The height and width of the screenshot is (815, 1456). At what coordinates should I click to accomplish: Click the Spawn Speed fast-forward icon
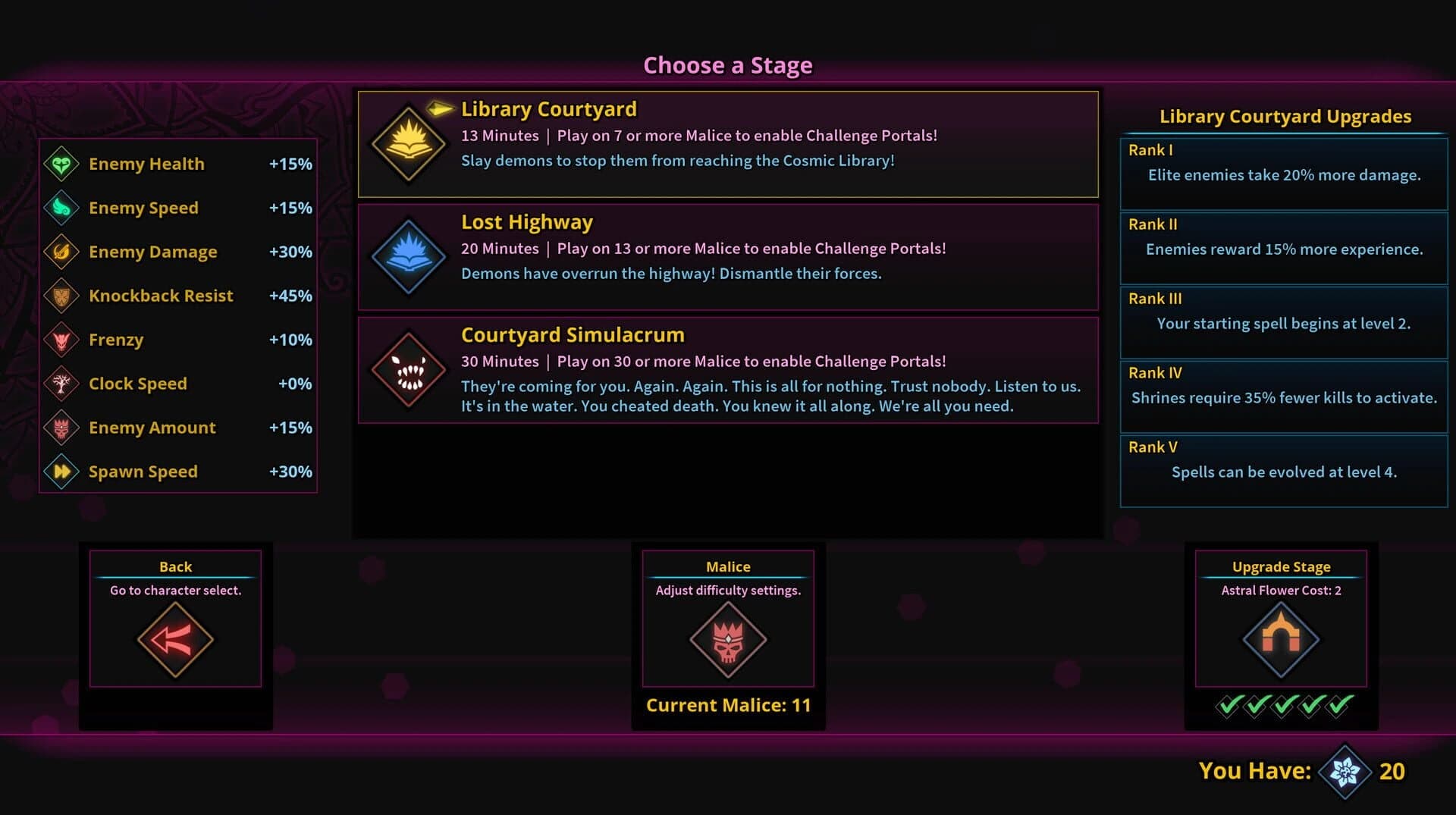point(63,471)
